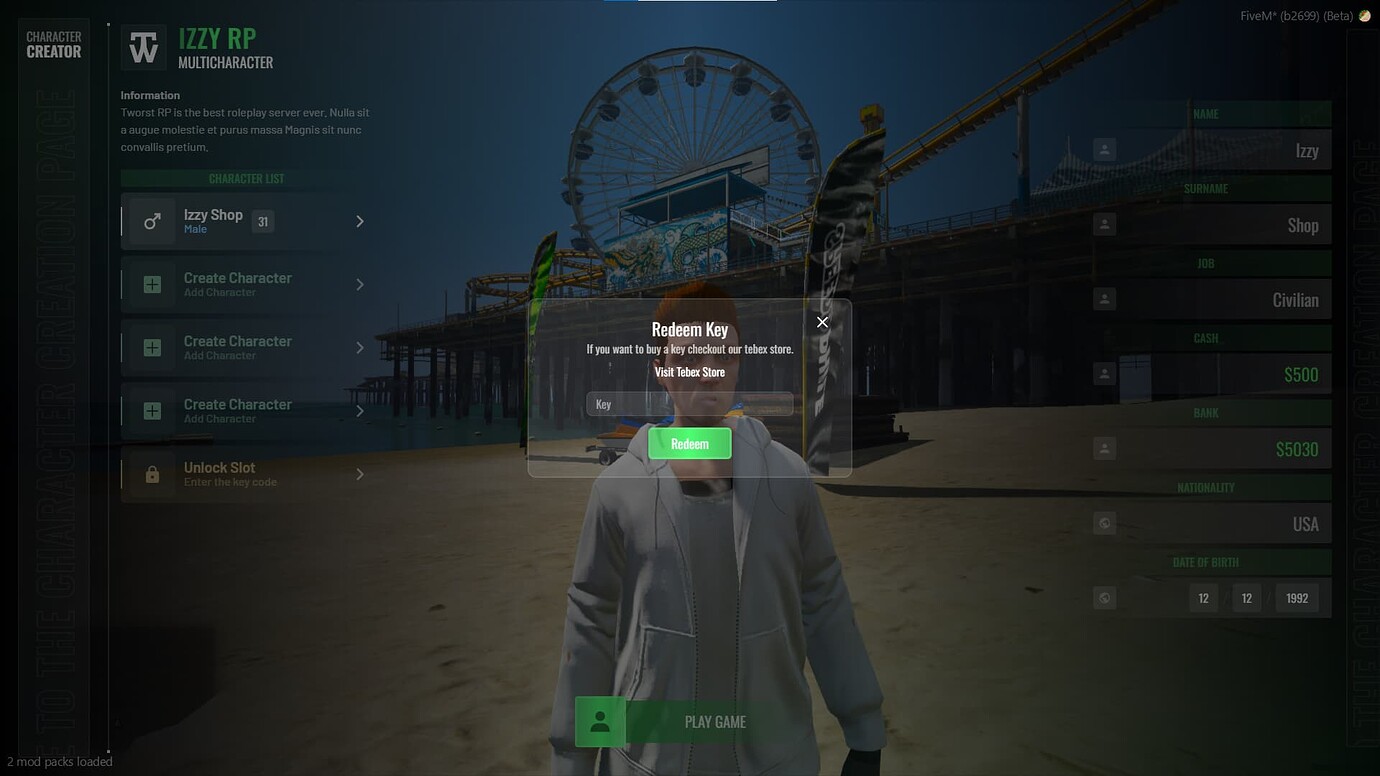Screen dimensions: 1380x776
Task: Expand the first Create Character entry
Action: coord(359,284)
